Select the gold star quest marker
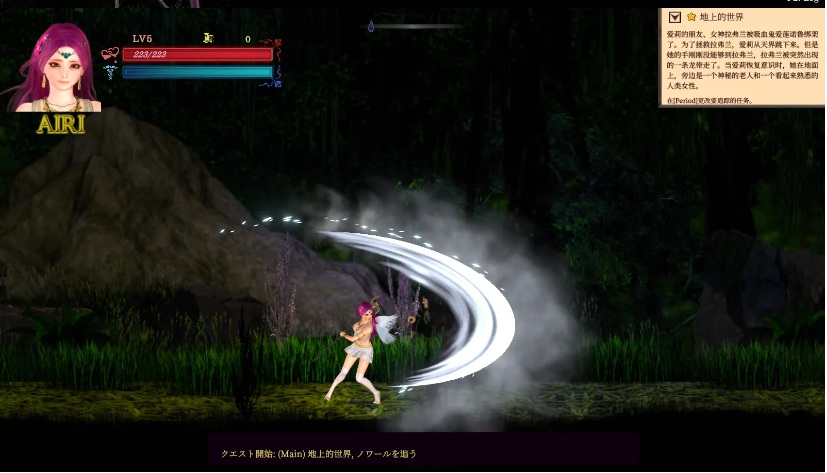The width and height of the screenshot is (827, 473). (x=691, y=17)
